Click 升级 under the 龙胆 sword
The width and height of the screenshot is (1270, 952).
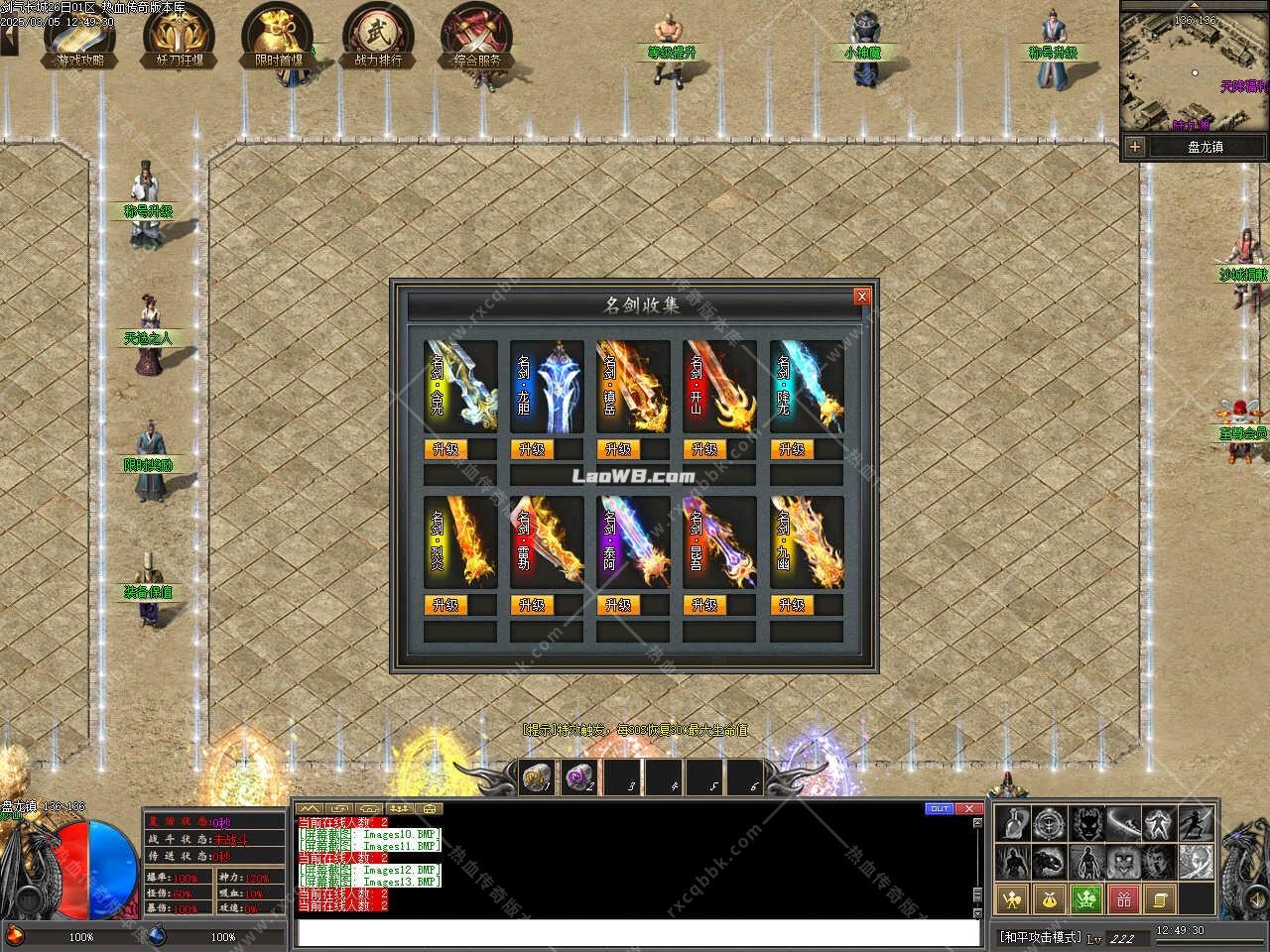pos(535,448)
